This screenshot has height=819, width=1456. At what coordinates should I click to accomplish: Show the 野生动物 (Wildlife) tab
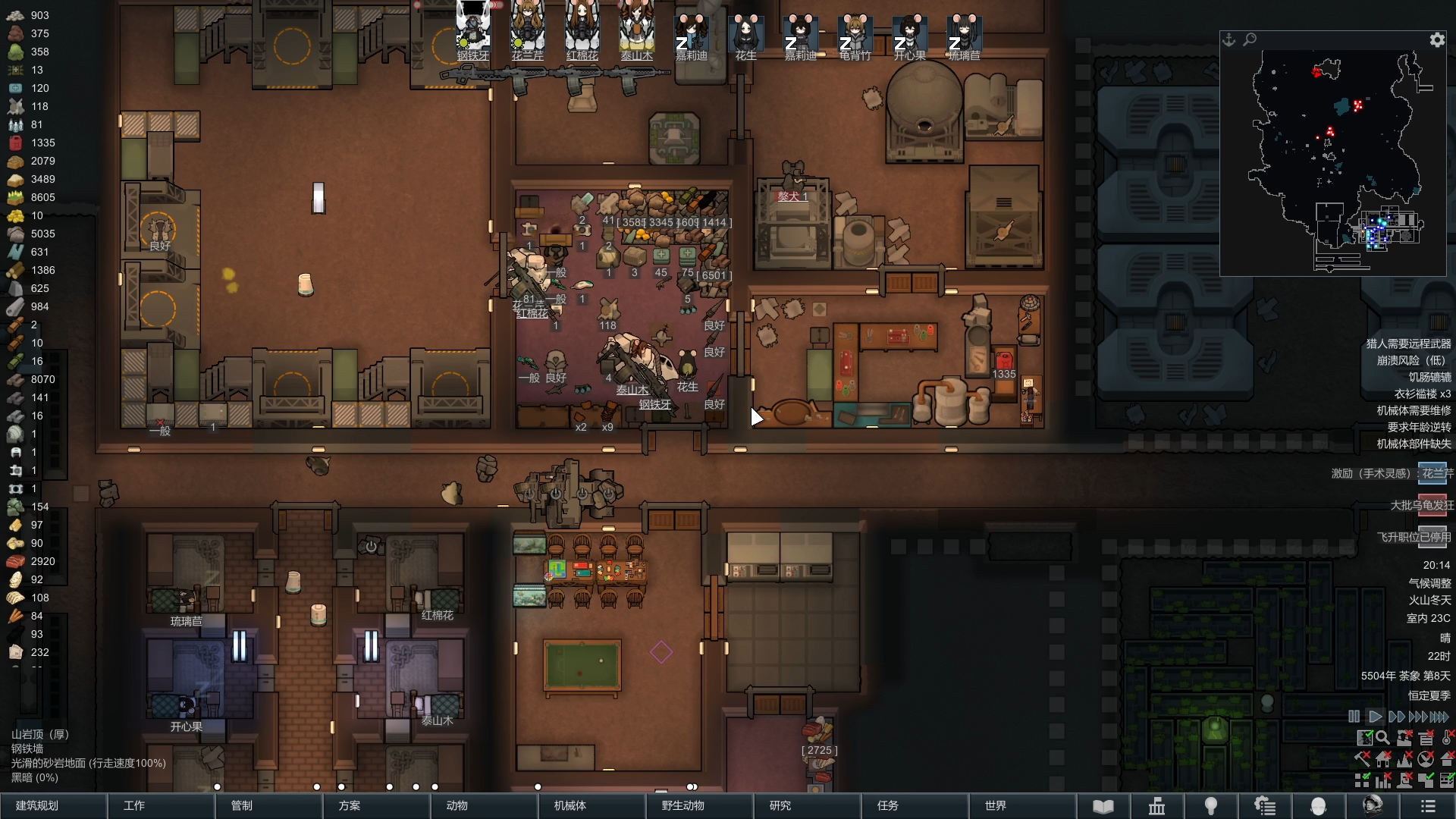point(699,805)
